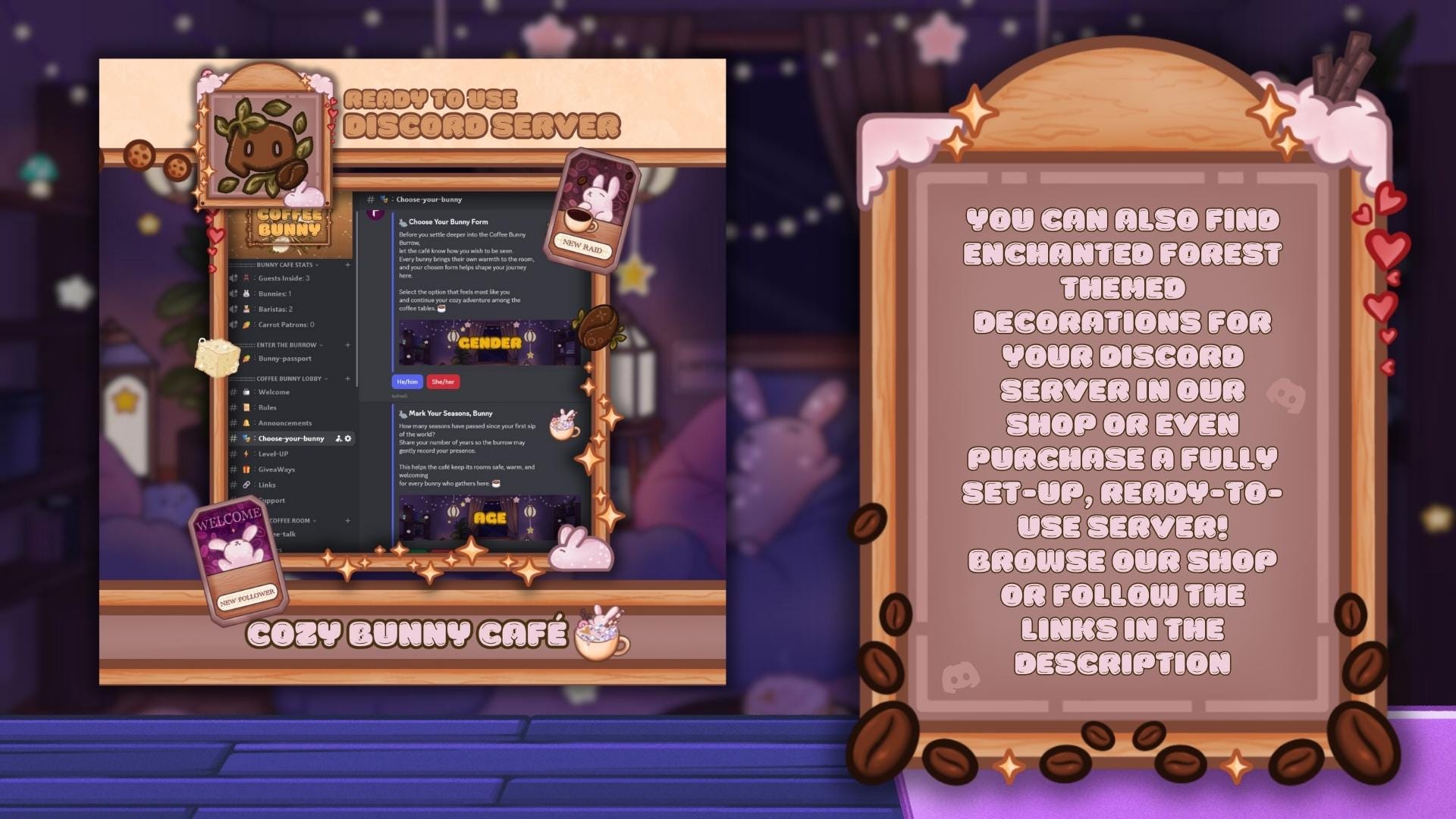
Task: Click the Level-UP lightning bolt icon
Action: pos(246,453)
